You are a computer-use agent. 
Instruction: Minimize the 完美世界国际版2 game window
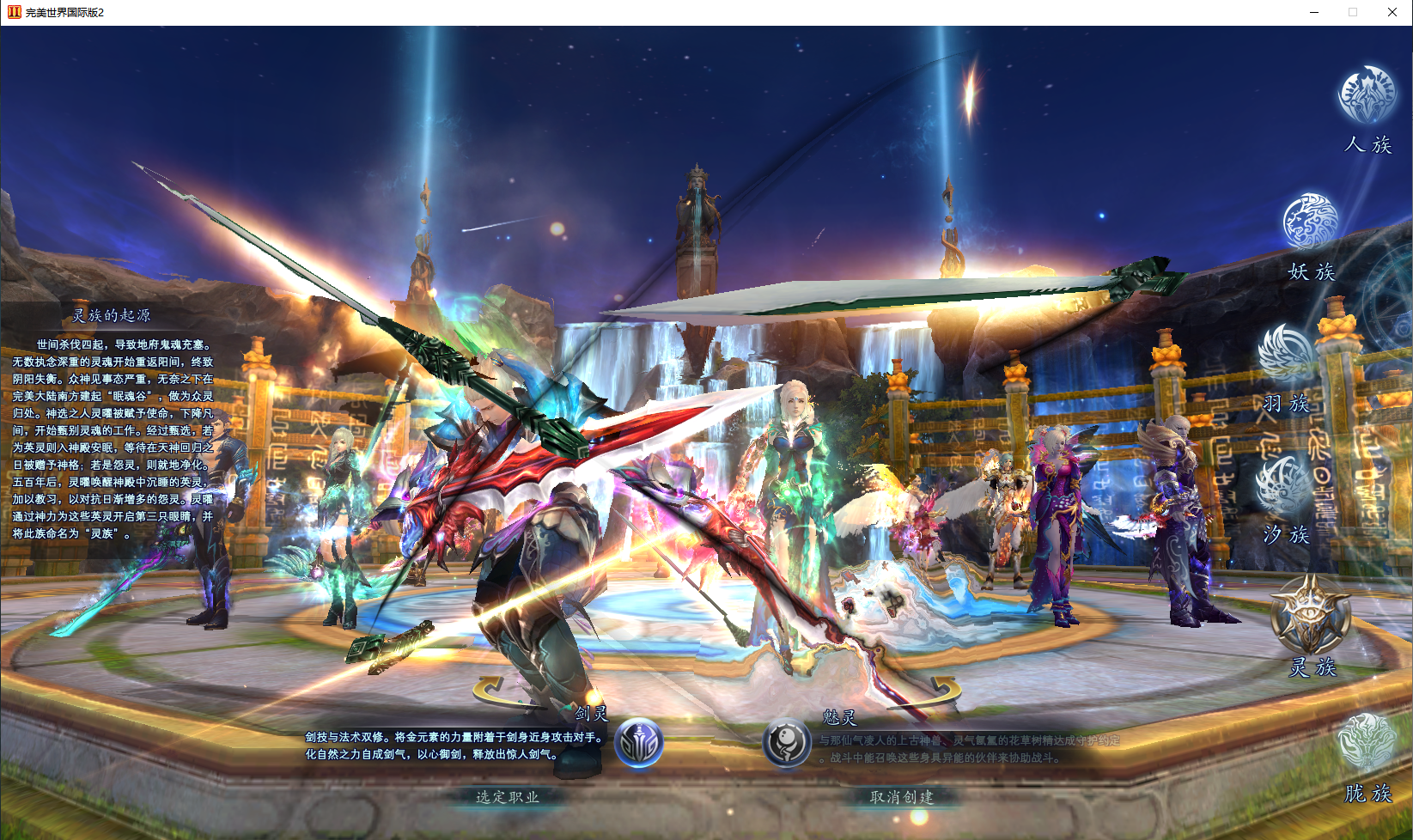pyautogui.click(x=1313, y=12)
